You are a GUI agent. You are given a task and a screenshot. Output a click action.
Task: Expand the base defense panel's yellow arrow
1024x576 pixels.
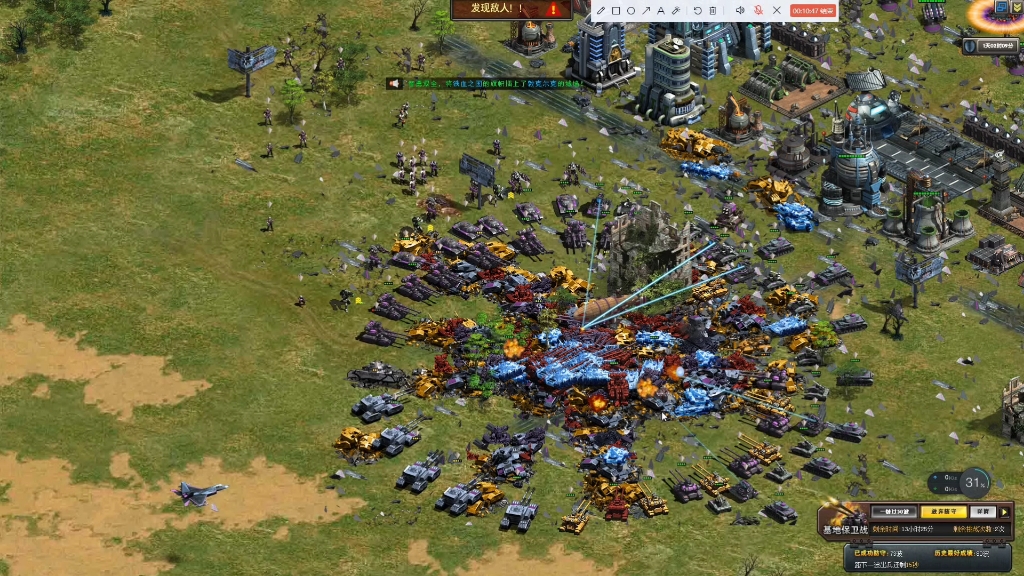coord(1005,511)
